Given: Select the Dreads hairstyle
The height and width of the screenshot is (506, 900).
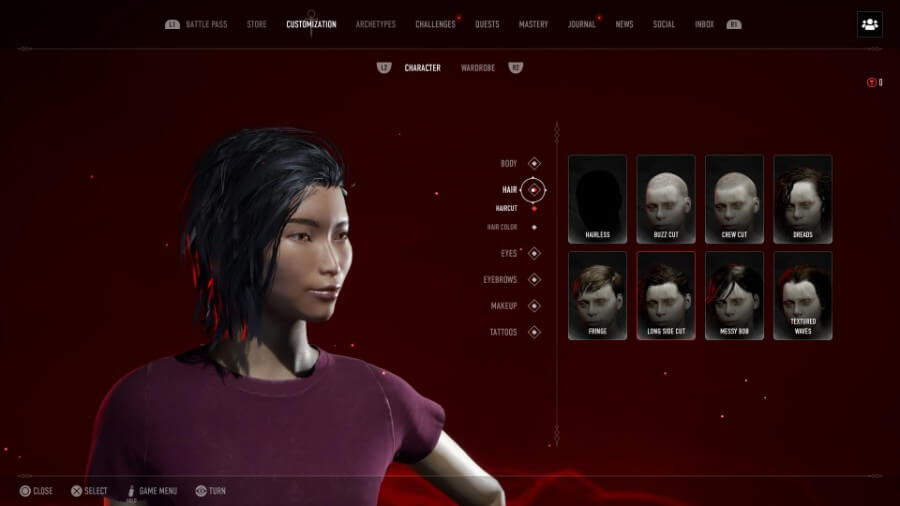Looking at the screenshot, I should click(x=802, y=198).
